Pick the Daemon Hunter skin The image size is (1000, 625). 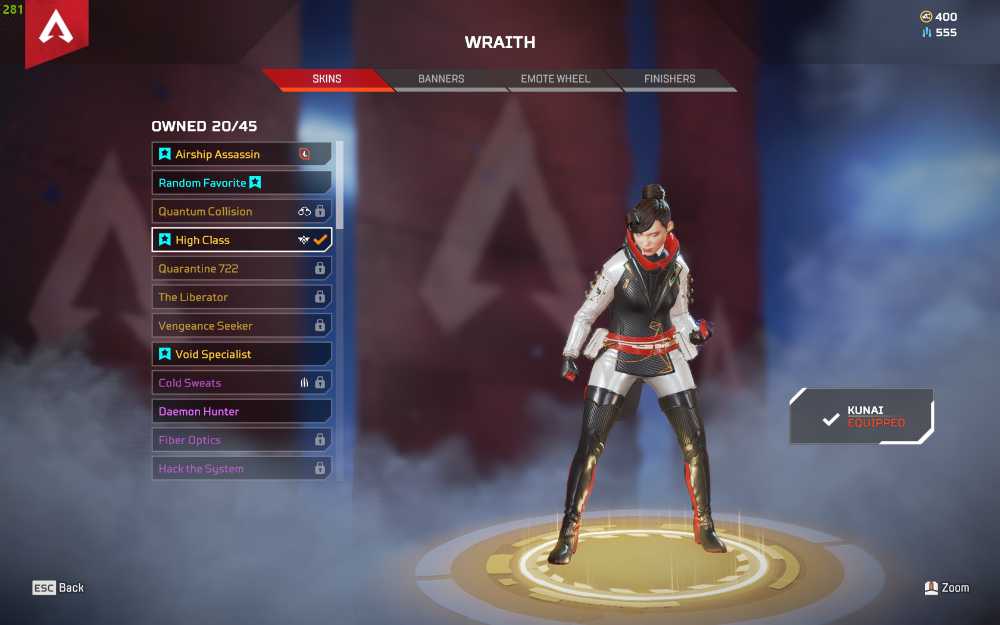[241, 411]
